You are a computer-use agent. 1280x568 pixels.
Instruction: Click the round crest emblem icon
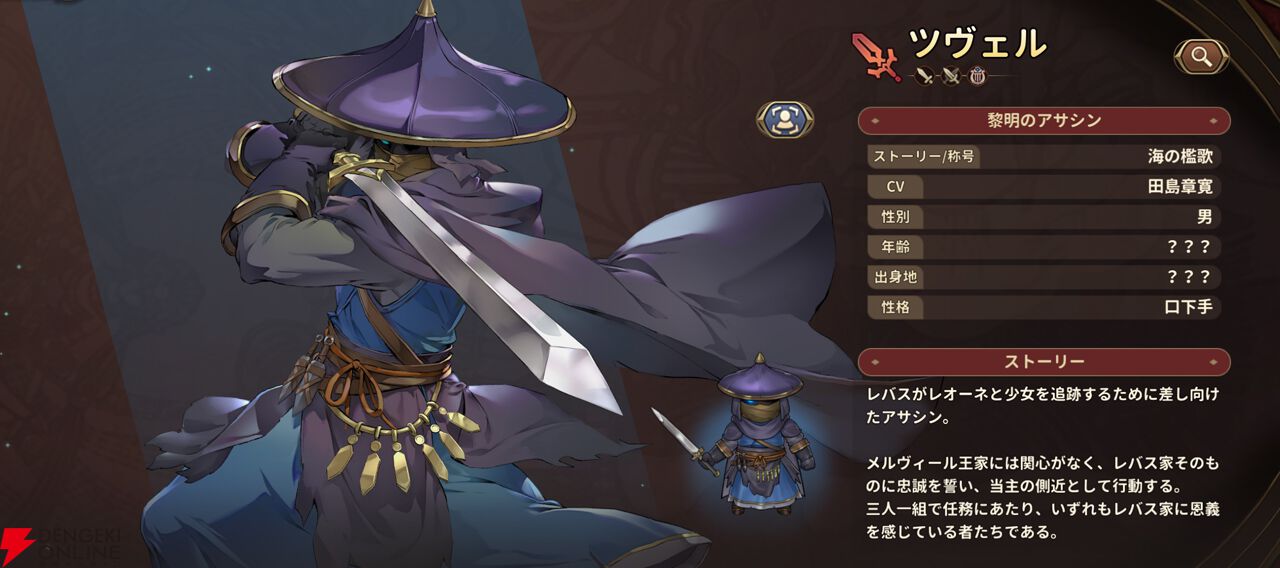pos(977,76)
